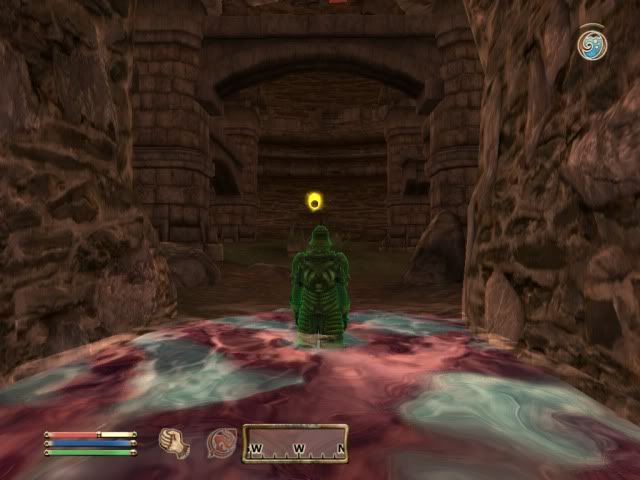Select the red helmet spell icon
Viewport: 640px width, 480px height.
[x=221, y=441]
